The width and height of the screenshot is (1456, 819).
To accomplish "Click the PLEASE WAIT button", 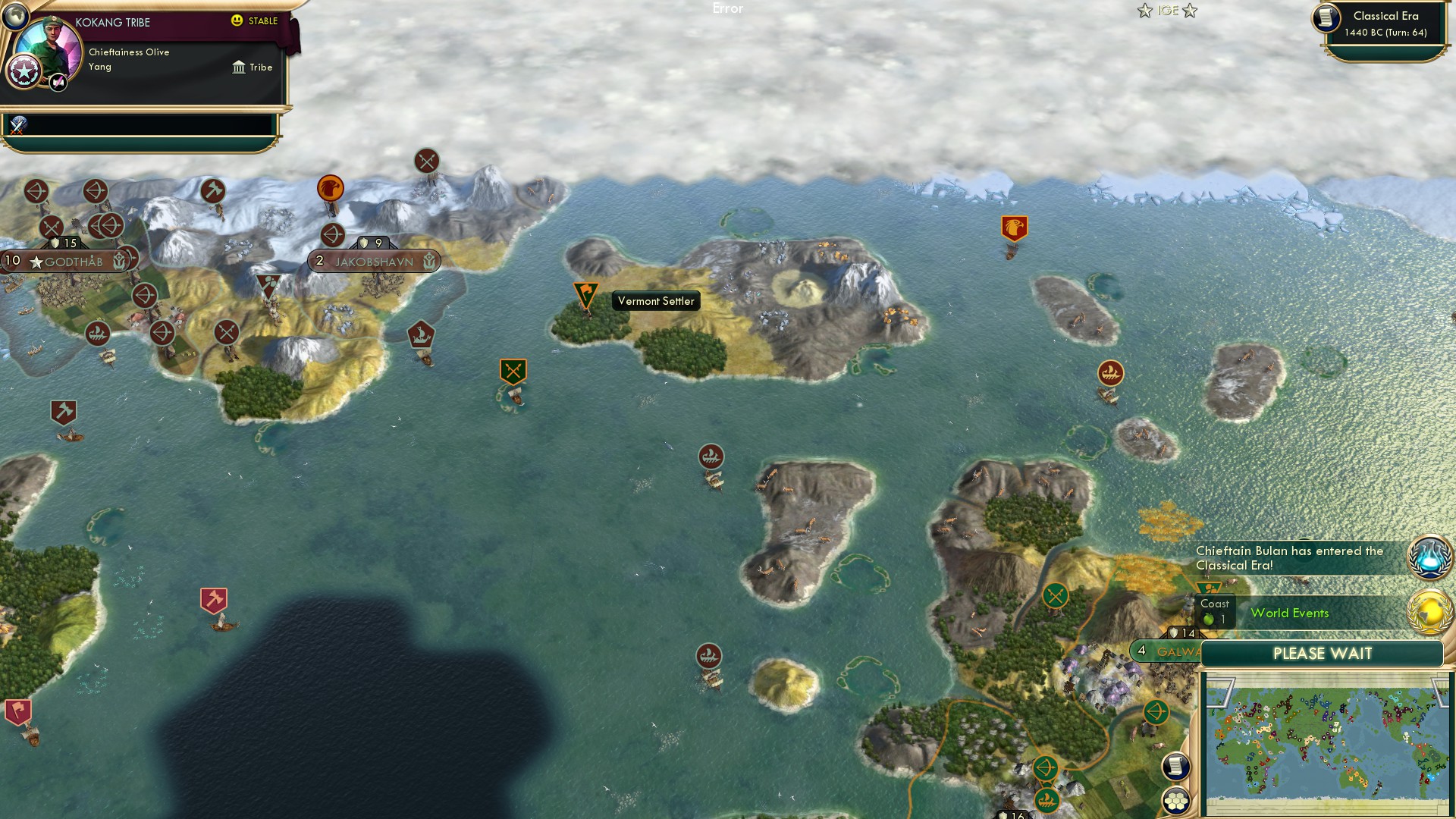I will click(x=1323, y=653).
